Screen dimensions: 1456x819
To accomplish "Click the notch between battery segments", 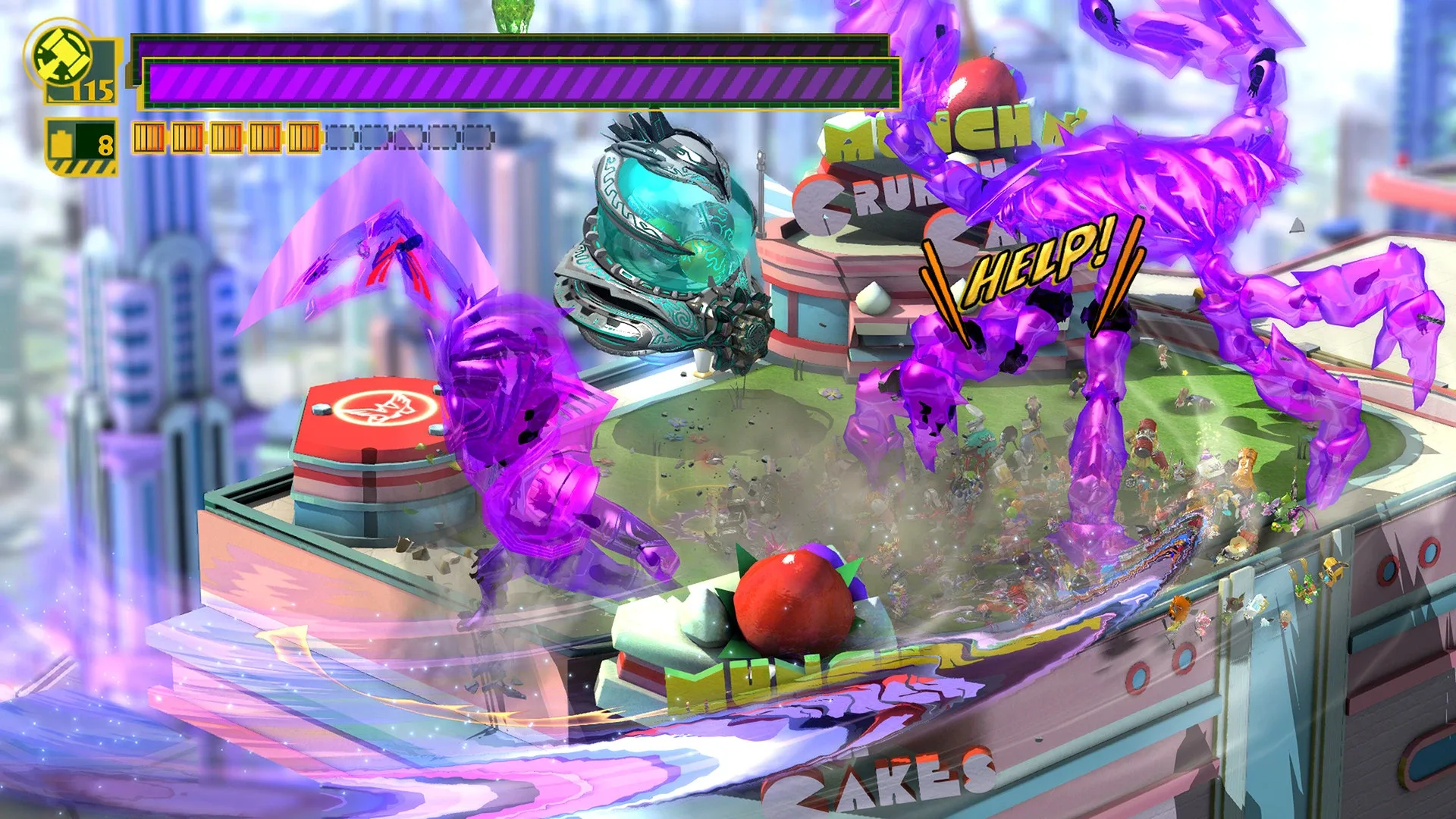I will click(x=168, y=138).
